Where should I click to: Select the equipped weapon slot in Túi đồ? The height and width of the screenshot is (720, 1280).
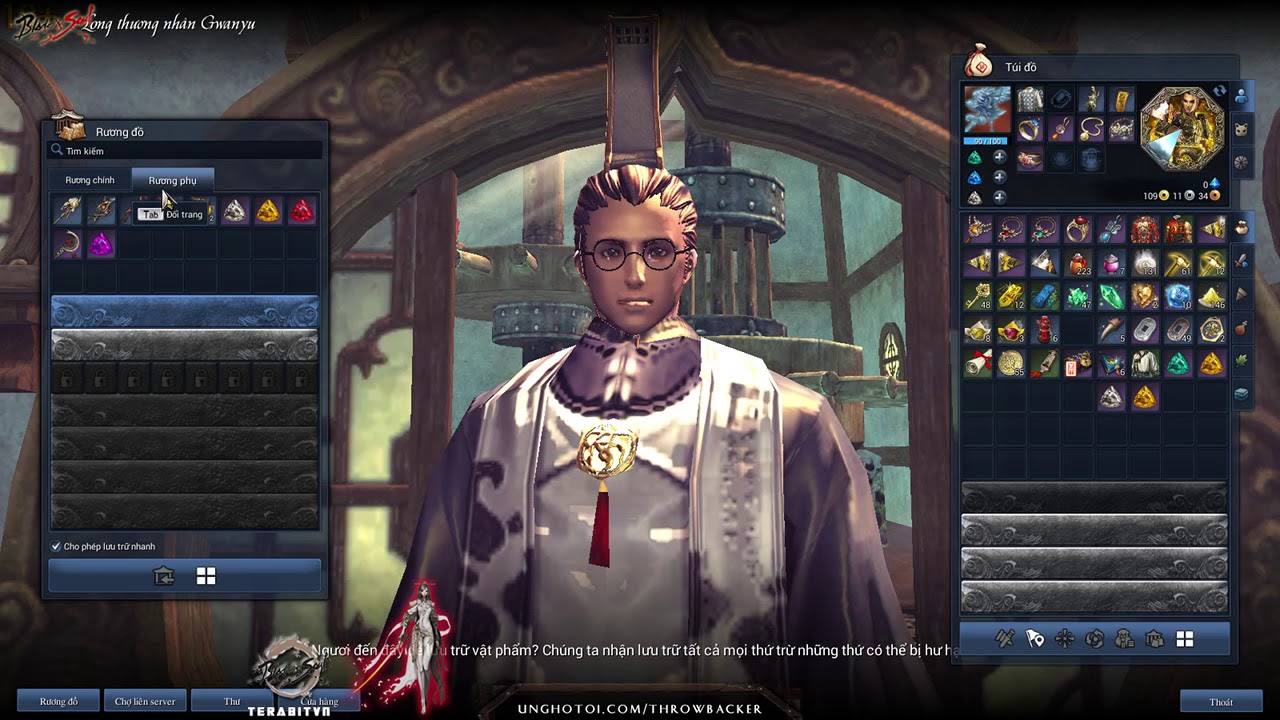point(987,110)
